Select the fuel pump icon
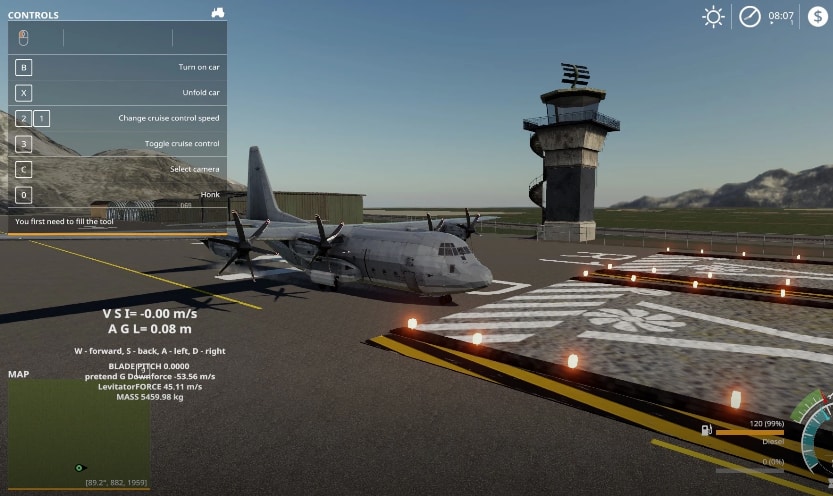This screenshot has height=496, width=833. [x=707, y=430]
